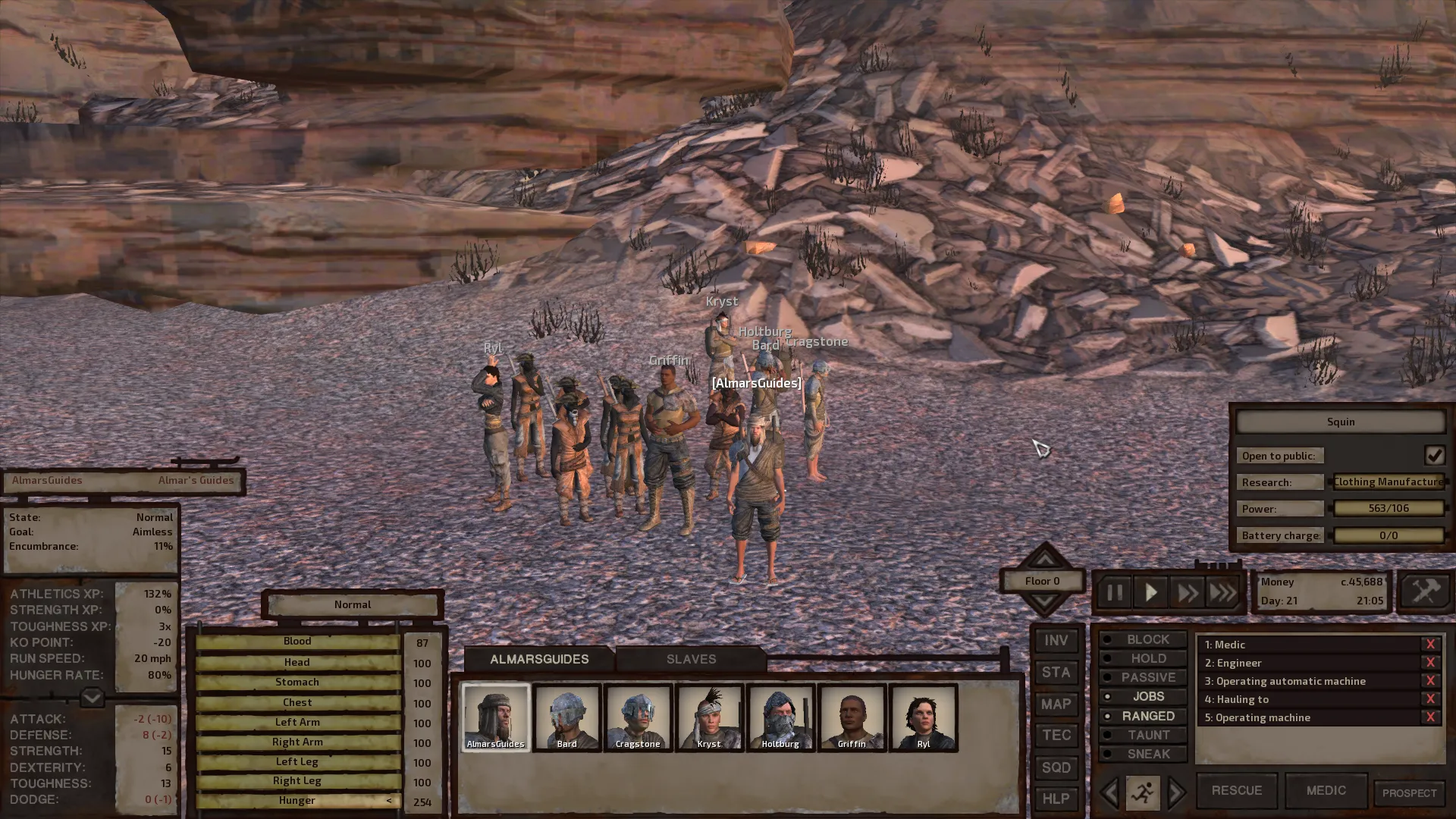Switch to the Slaves squad tab
Image resolution: width=1456 pixels, height=819 pixels.
(691, 659)
